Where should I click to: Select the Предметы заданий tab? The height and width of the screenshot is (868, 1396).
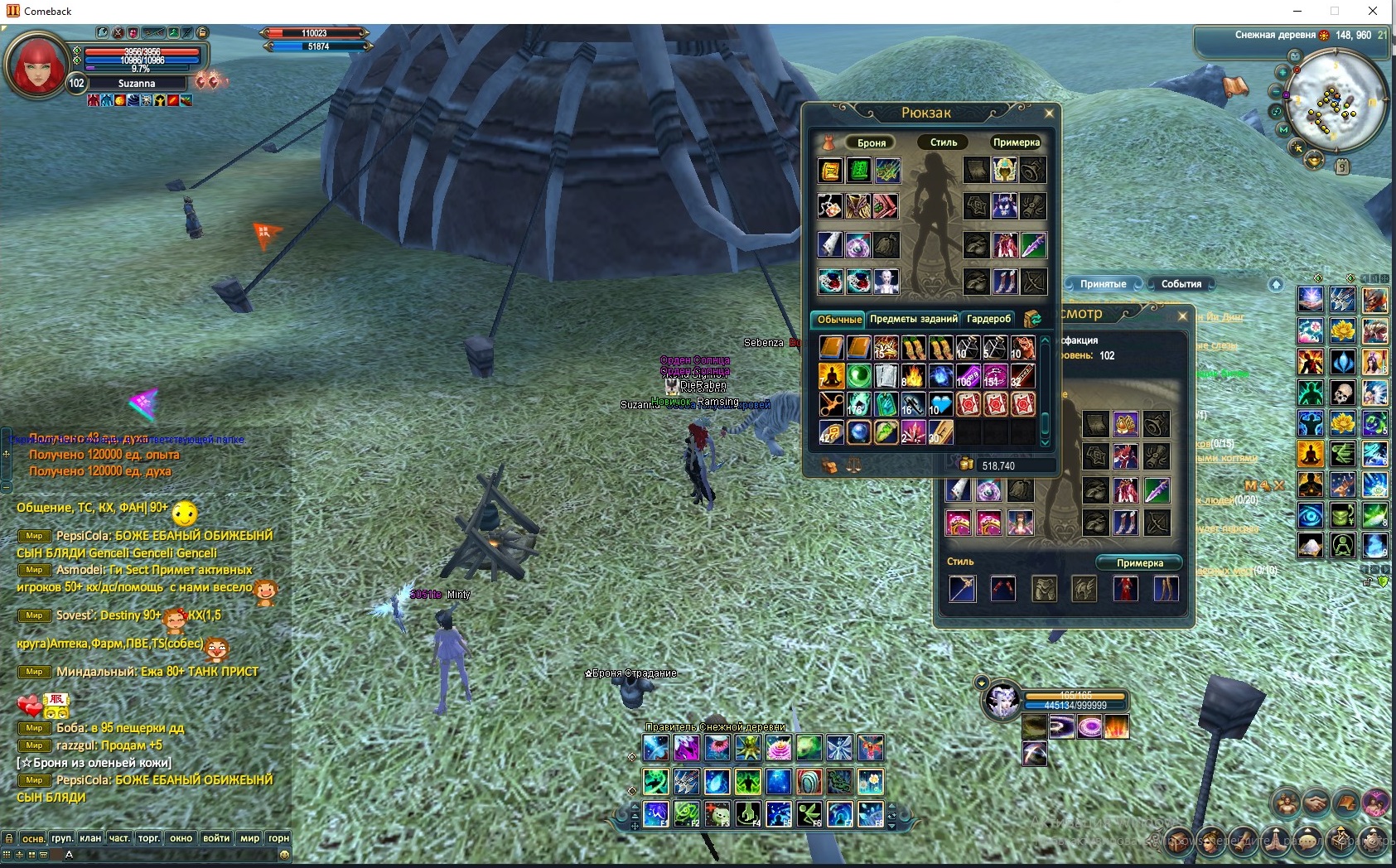click(x=913, y=319)
